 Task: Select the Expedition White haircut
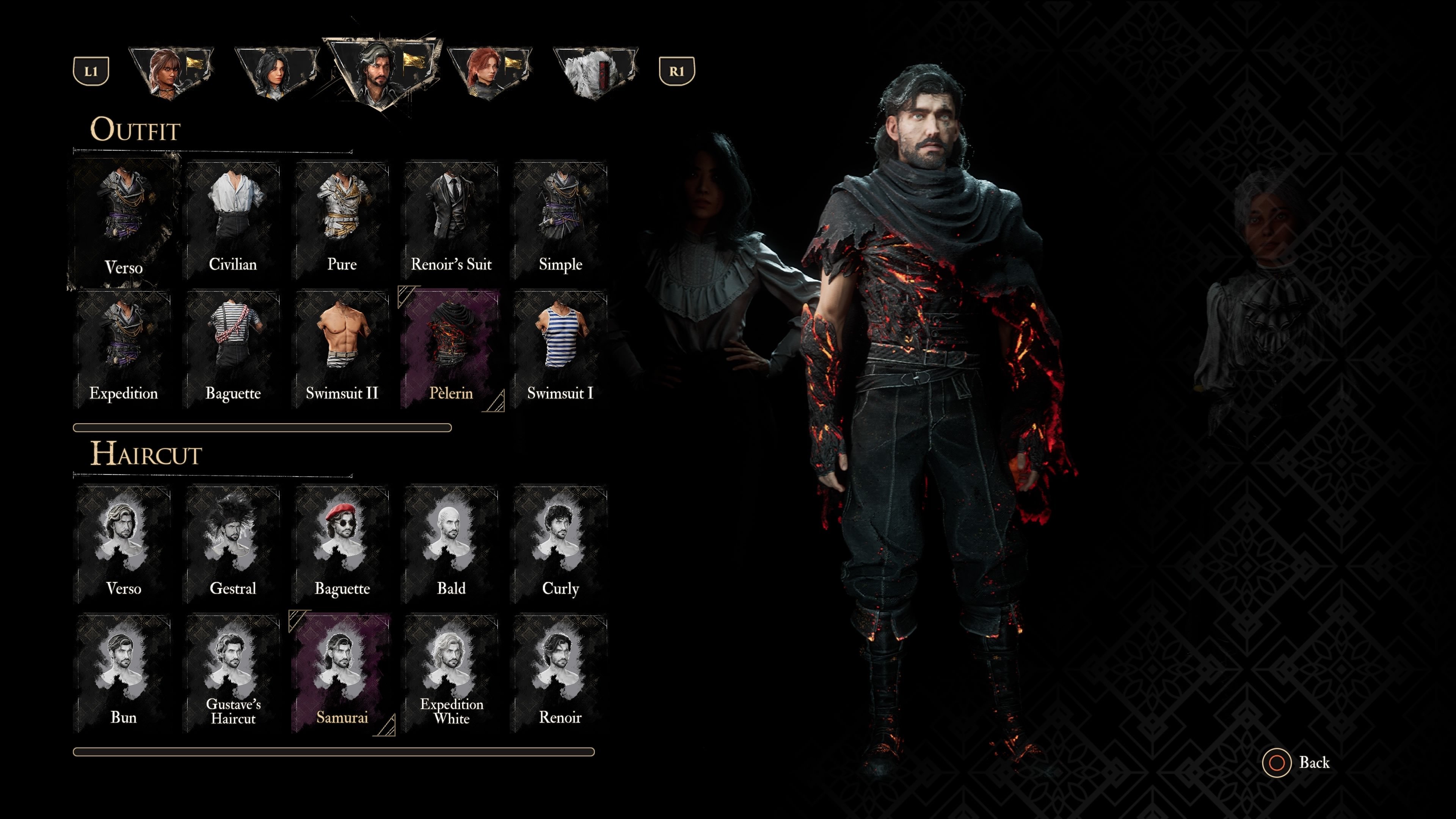point(451,673)
